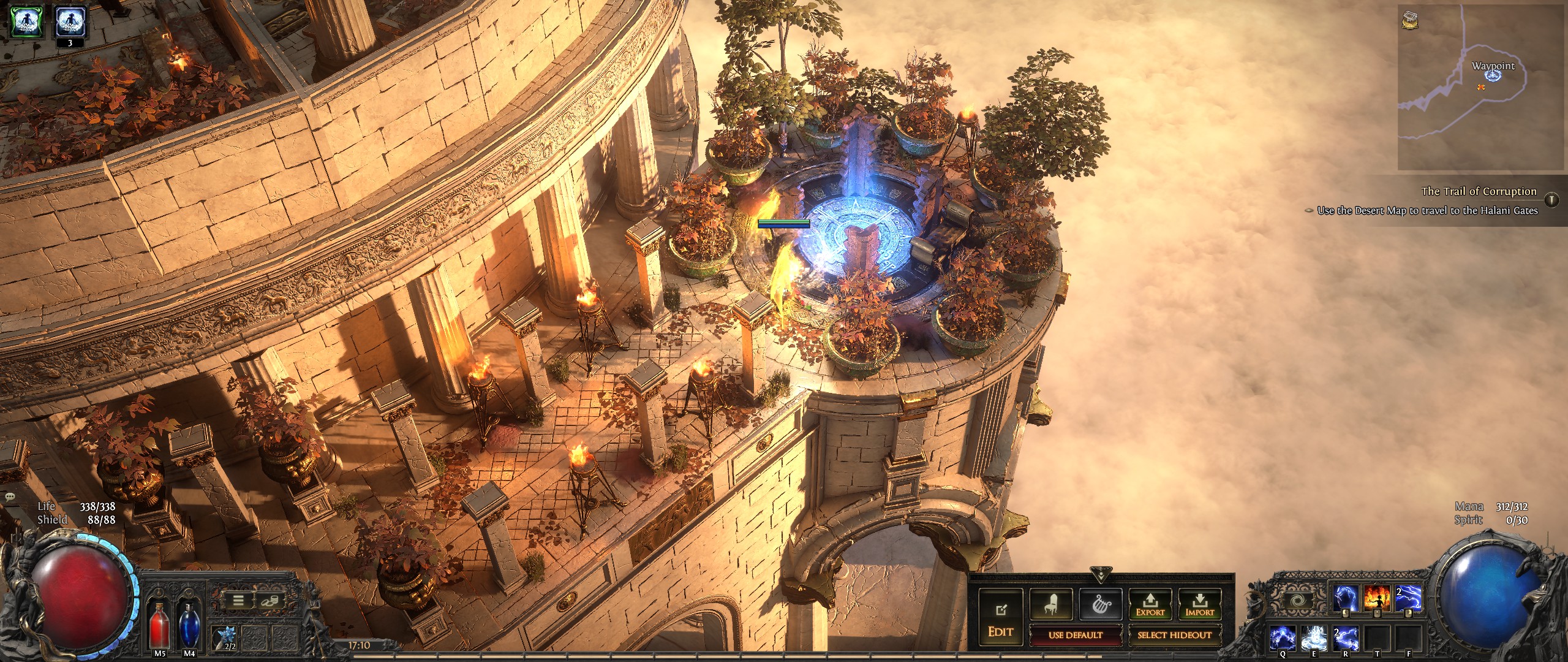Viewport: 1568px width, 662px height.
Task: Click the green-bordered buff icon
Action: [26, 22]
